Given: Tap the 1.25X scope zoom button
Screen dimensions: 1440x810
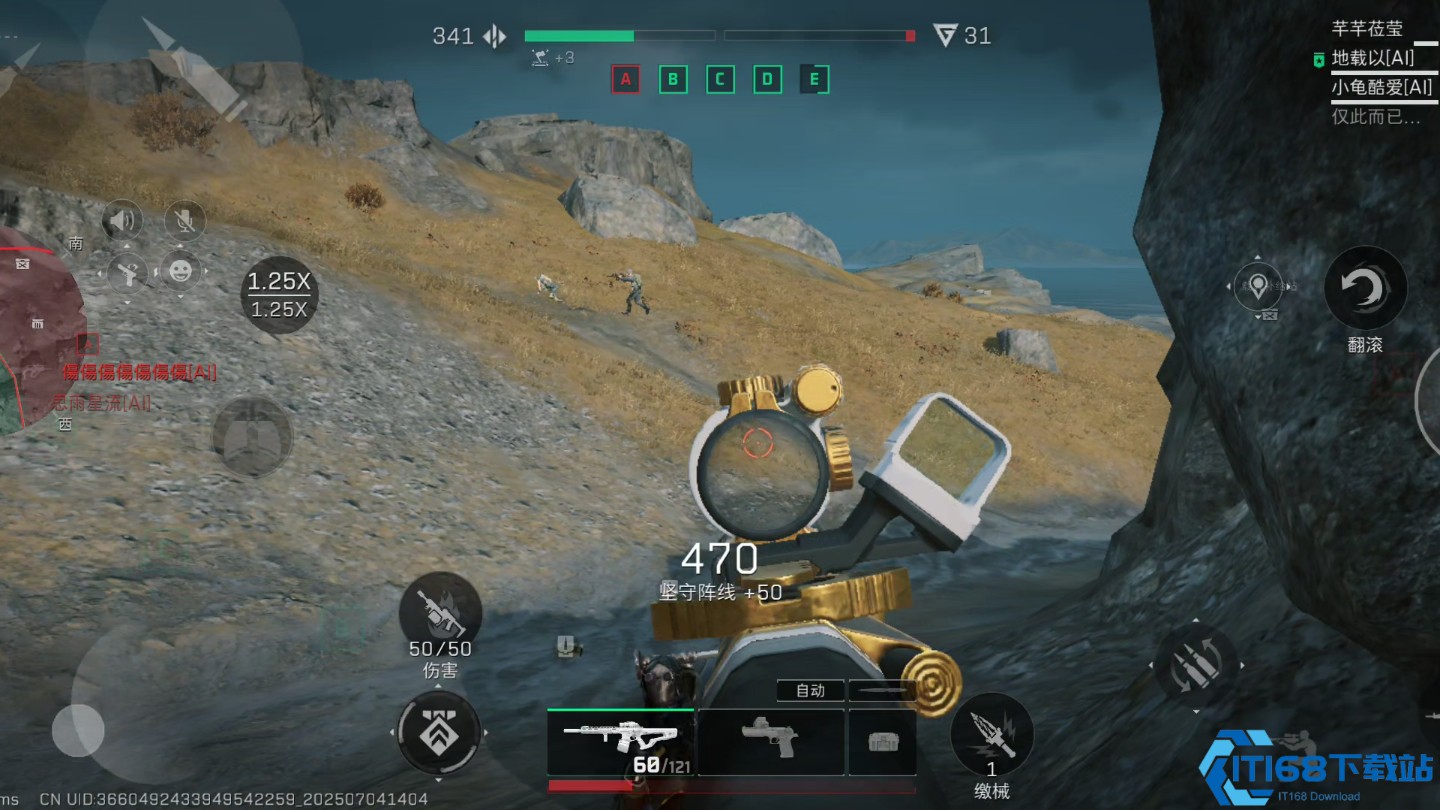Looking at the screenshot, I should [279, 294].
